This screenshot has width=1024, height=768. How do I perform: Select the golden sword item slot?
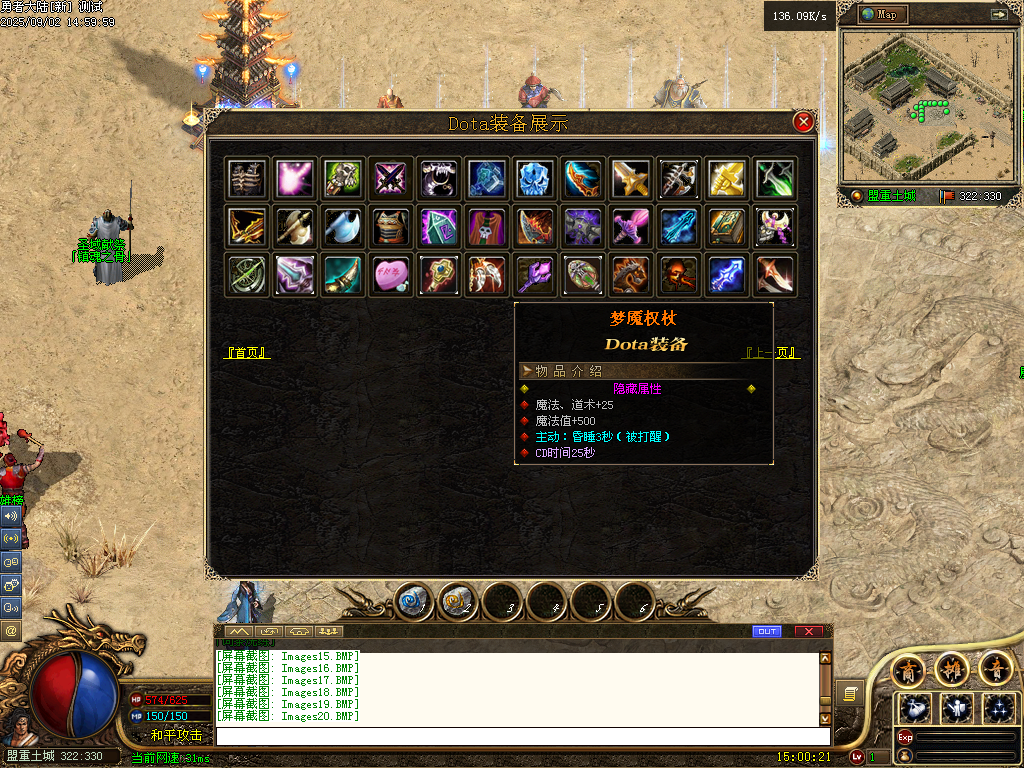(x=629, y=178)
